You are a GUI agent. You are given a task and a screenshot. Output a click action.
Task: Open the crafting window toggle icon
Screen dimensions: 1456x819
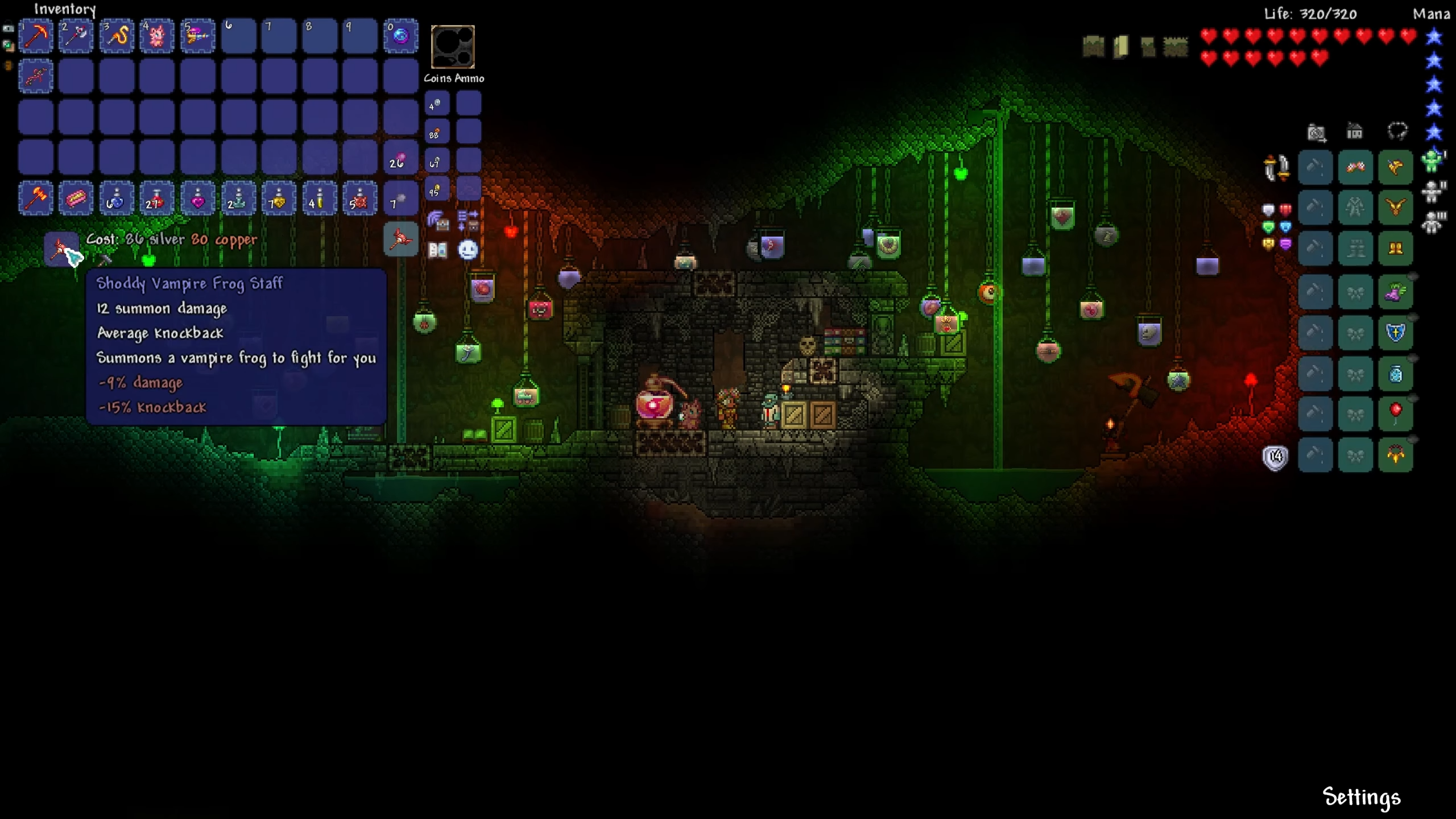(401, 239)
